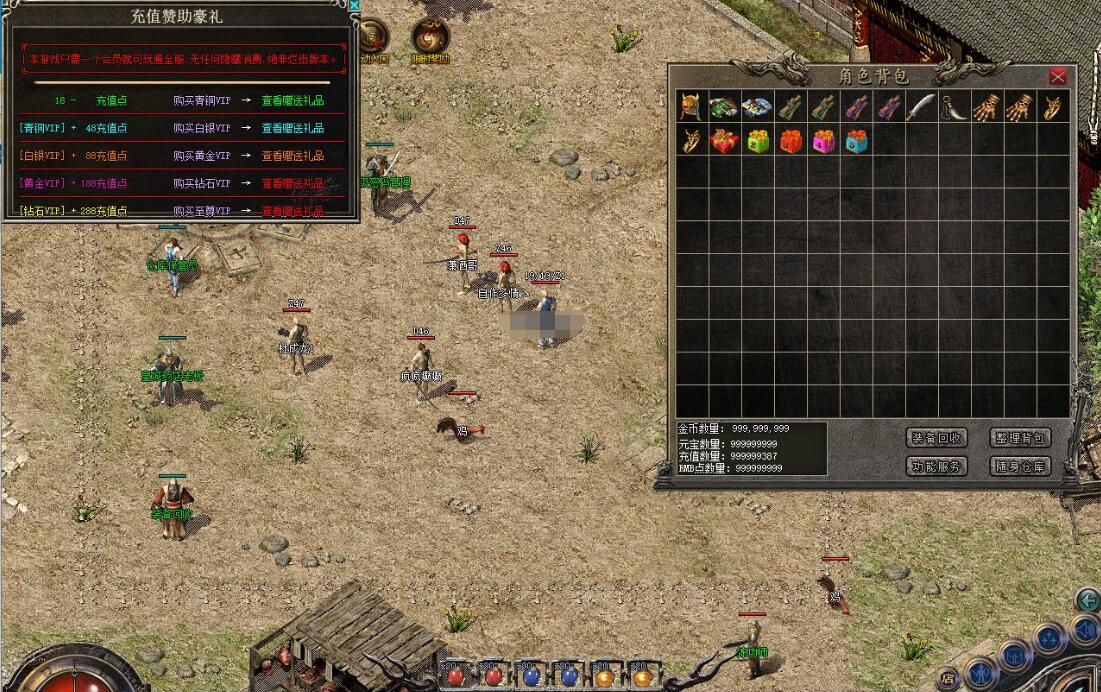
Task: Open the 店 shop round button
Action: 947,679
